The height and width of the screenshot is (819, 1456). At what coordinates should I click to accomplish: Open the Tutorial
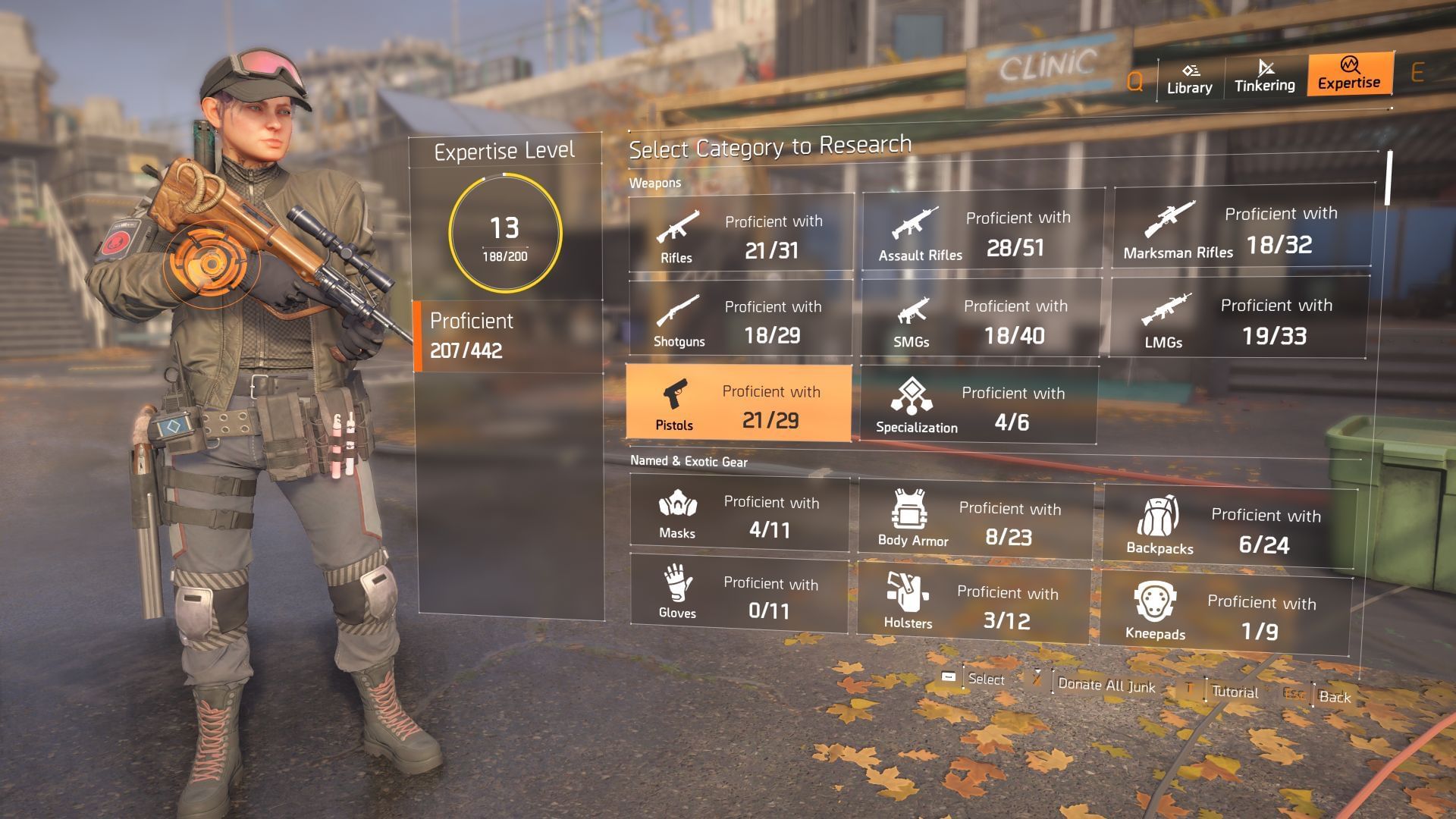[x=1234, y=692]
